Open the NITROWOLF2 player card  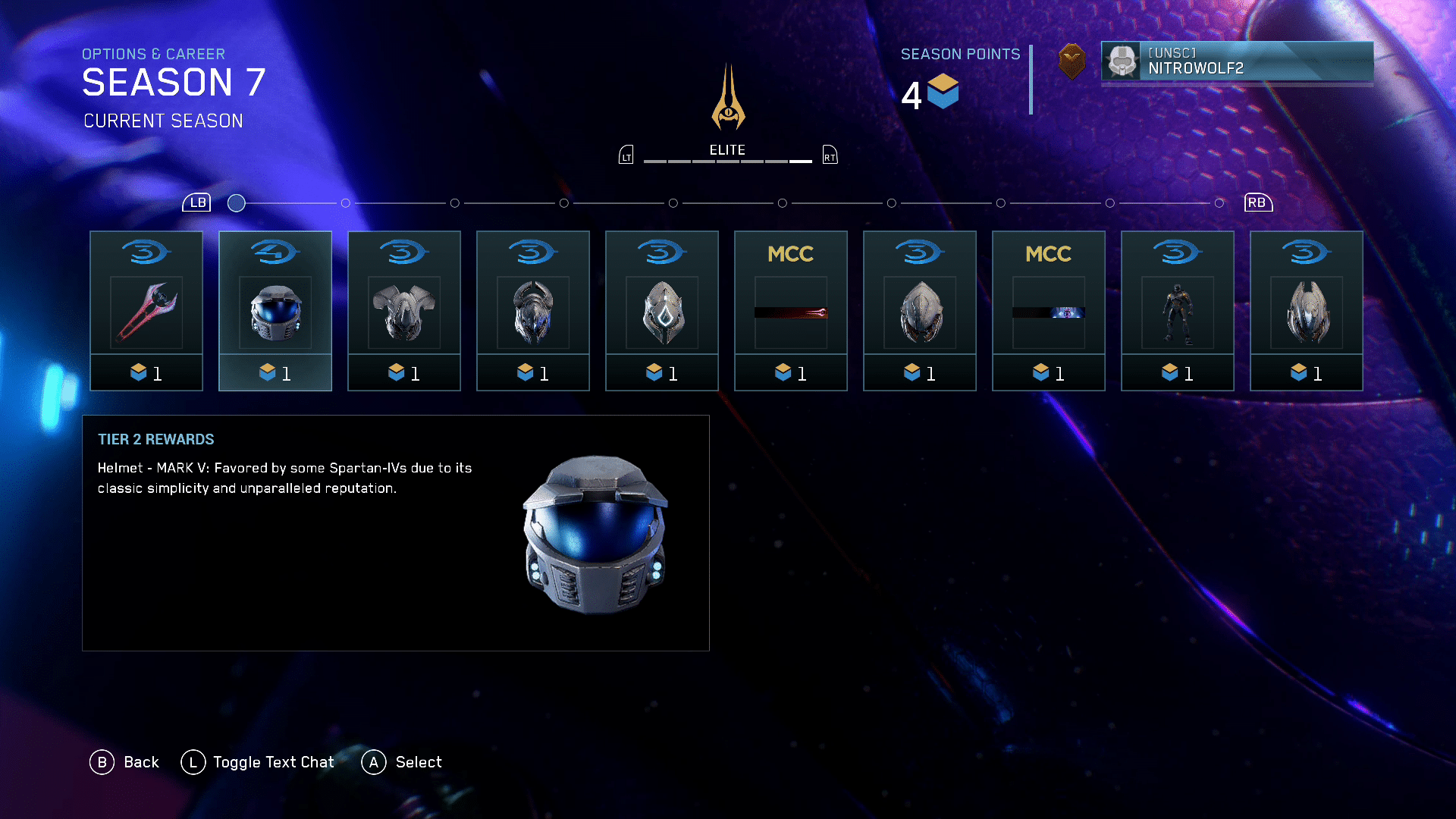click(1237, 61)
